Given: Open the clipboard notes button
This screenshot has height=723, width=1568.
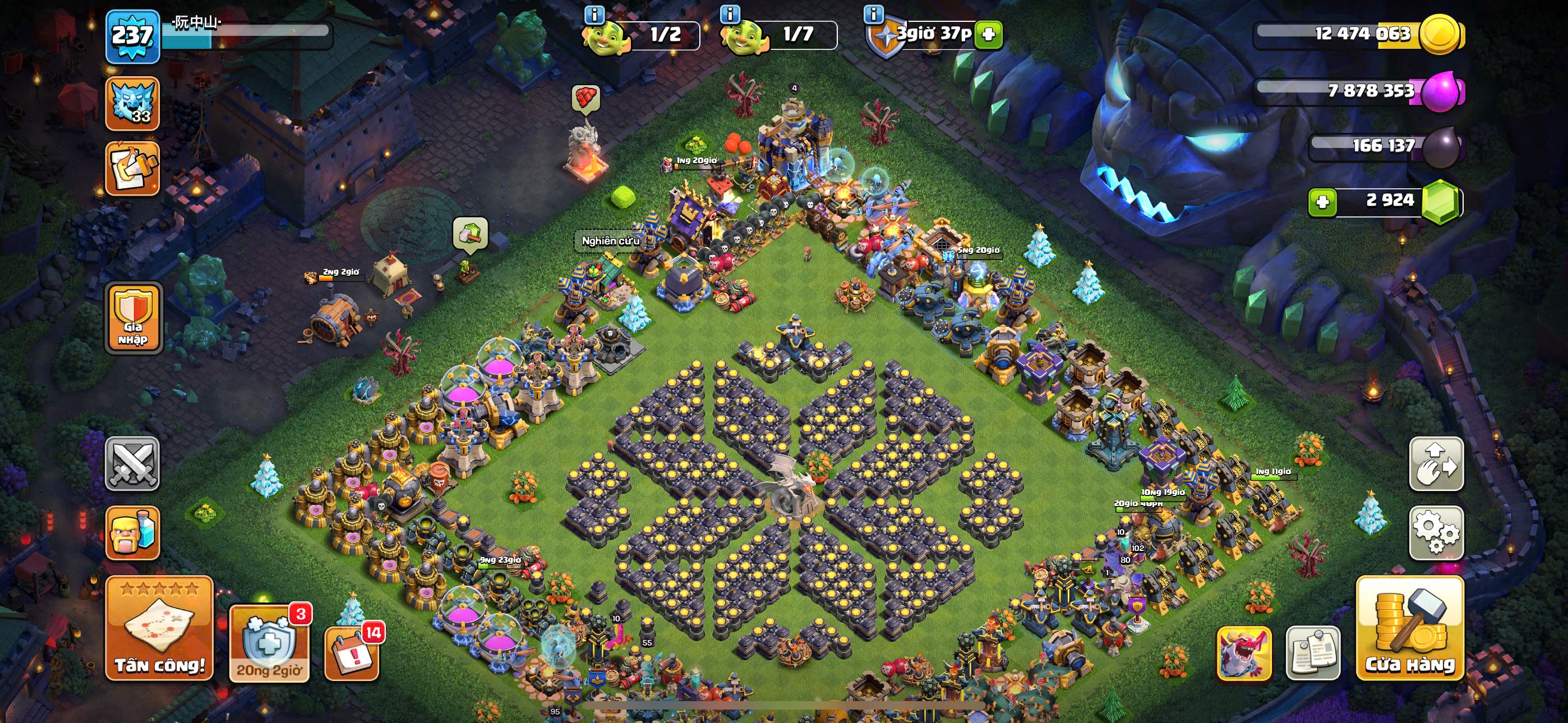Looking at the screenshot, I should click(1313, 652).
